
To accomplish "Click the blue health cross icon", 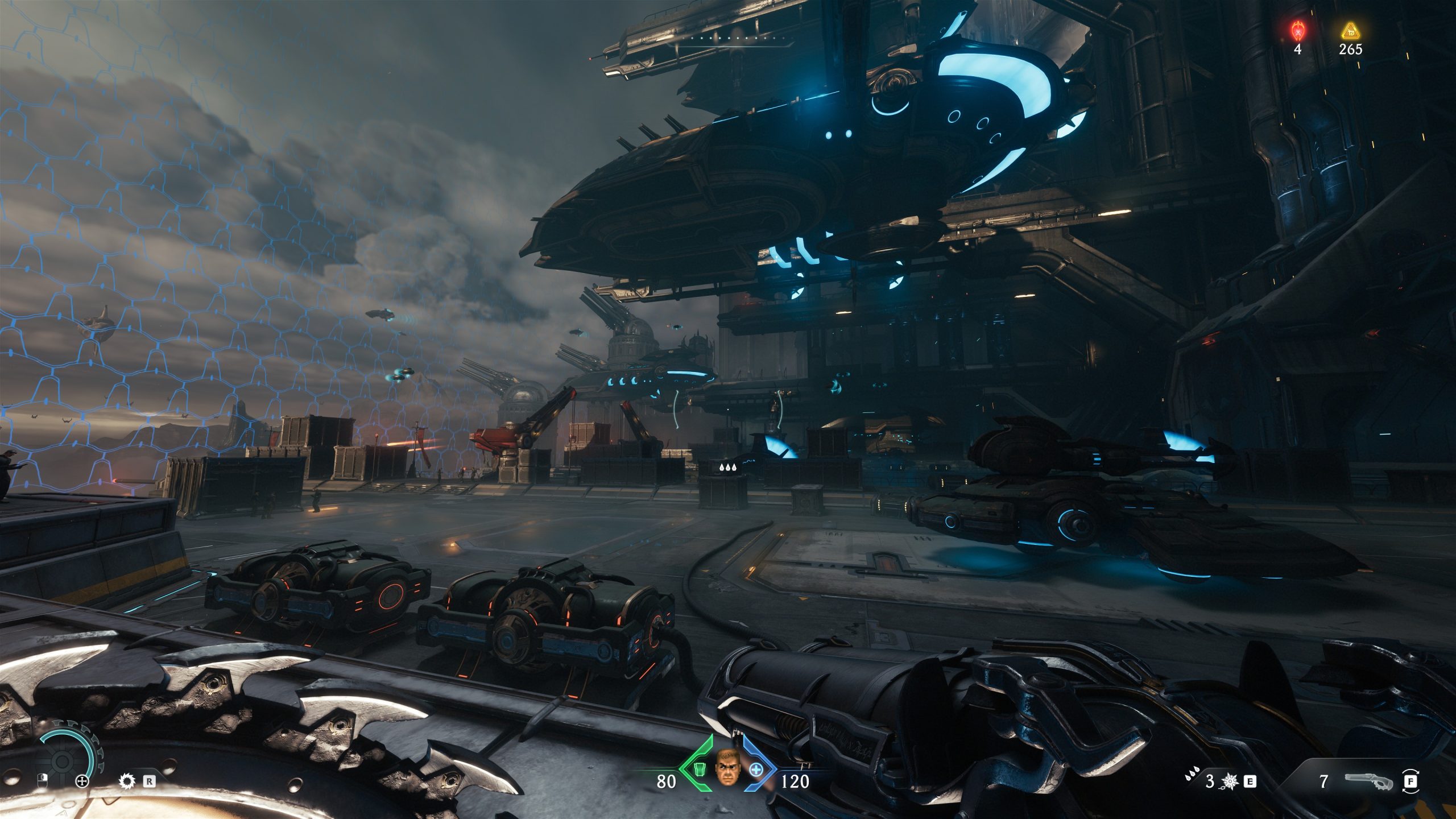I will (756, 770).
